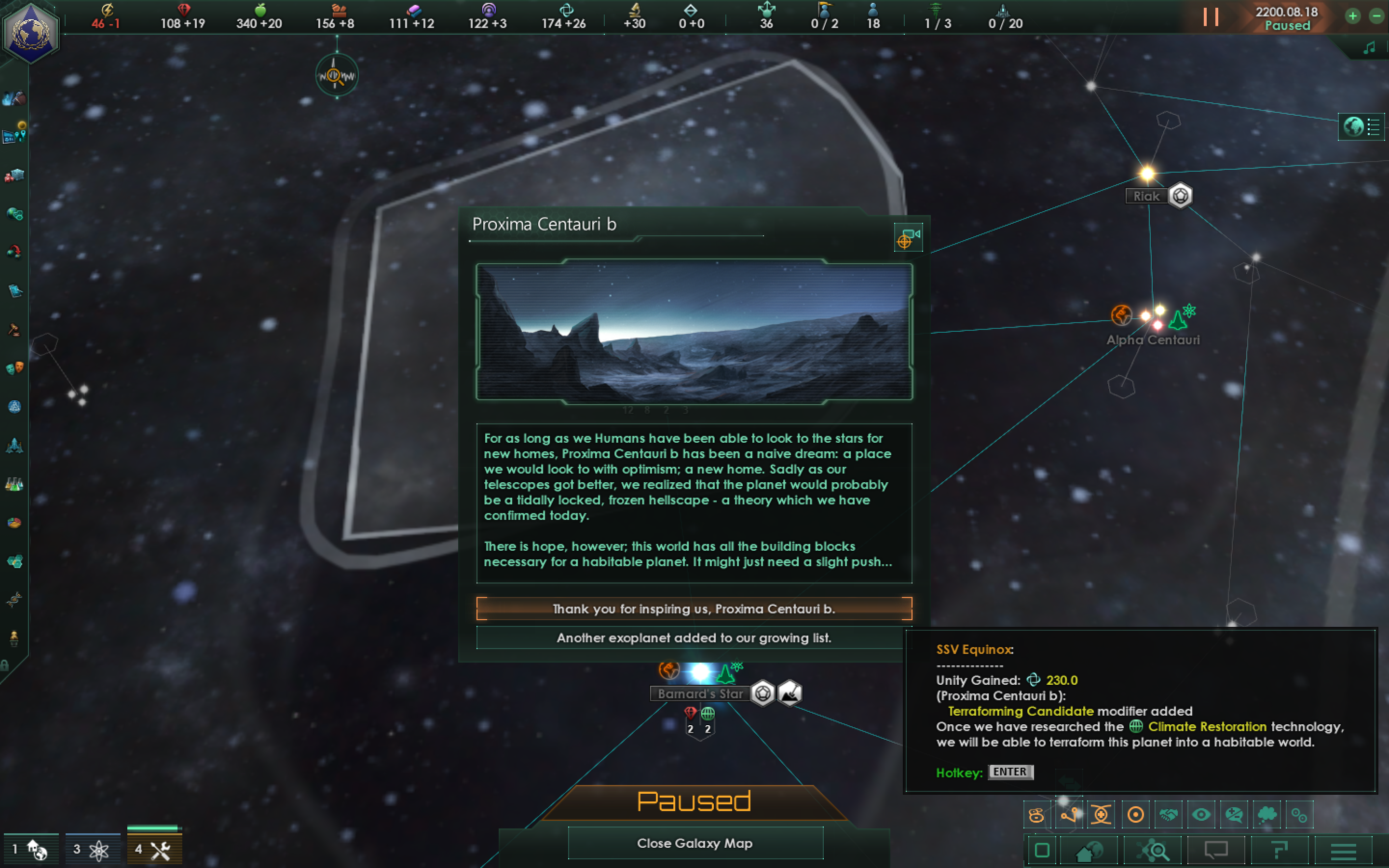Toggle the handshake diplomacy map overlay
The image size is (1389, 868).
tap(1169, 814)
